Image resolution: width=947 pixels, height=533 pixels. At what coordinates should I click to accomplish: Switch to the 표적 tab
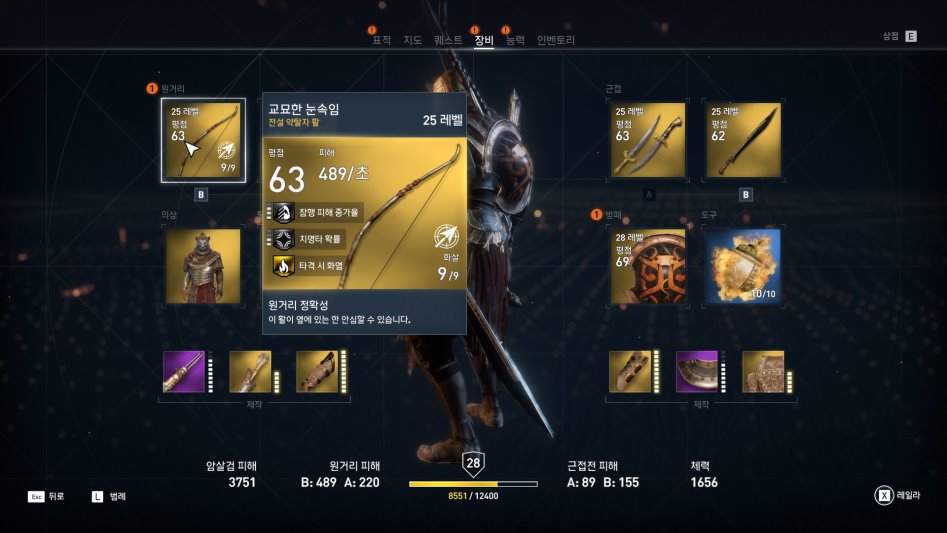pos(382,40)
